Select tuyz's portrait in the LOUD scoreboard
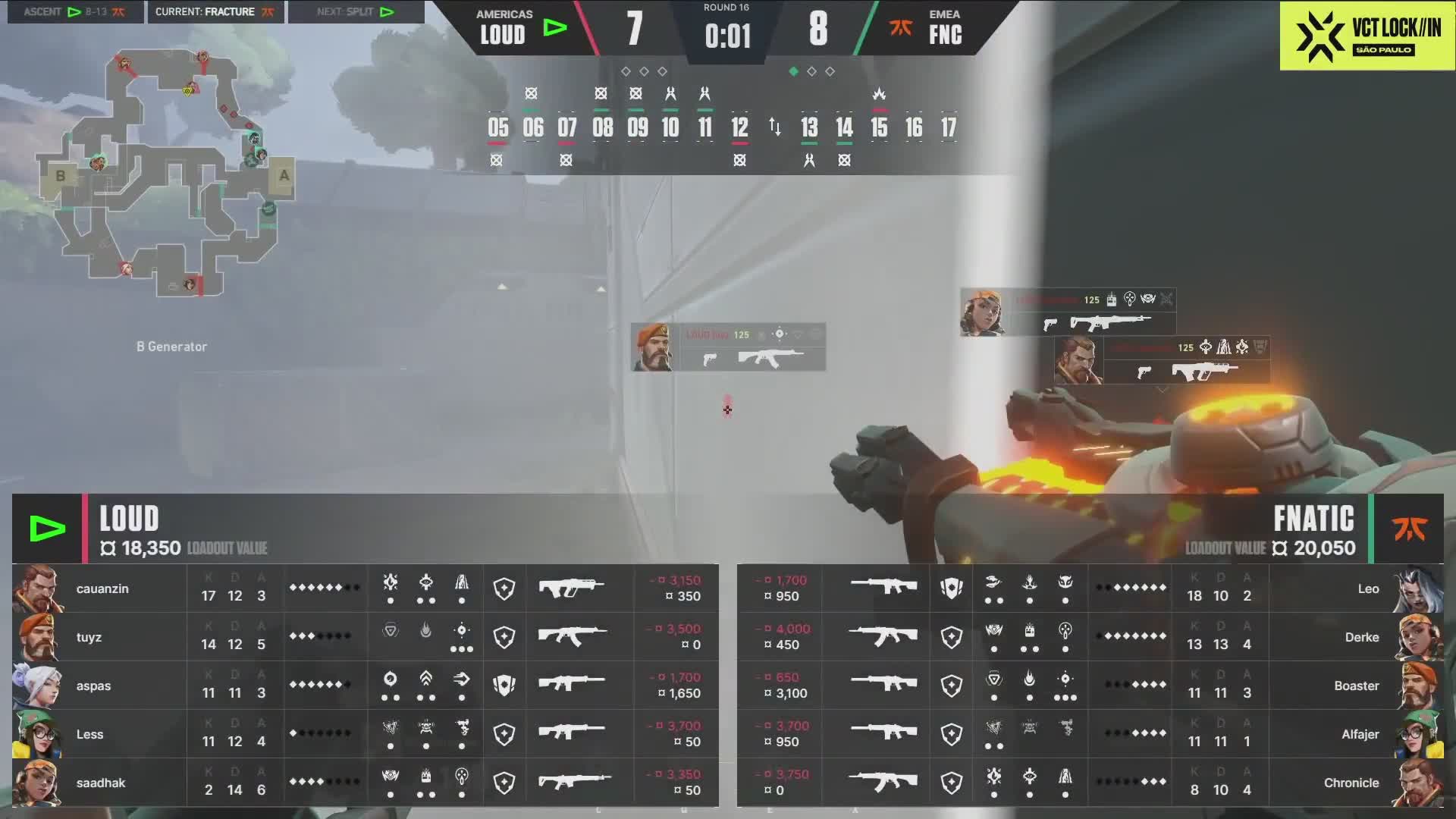1456x819 pixels. 36,637
